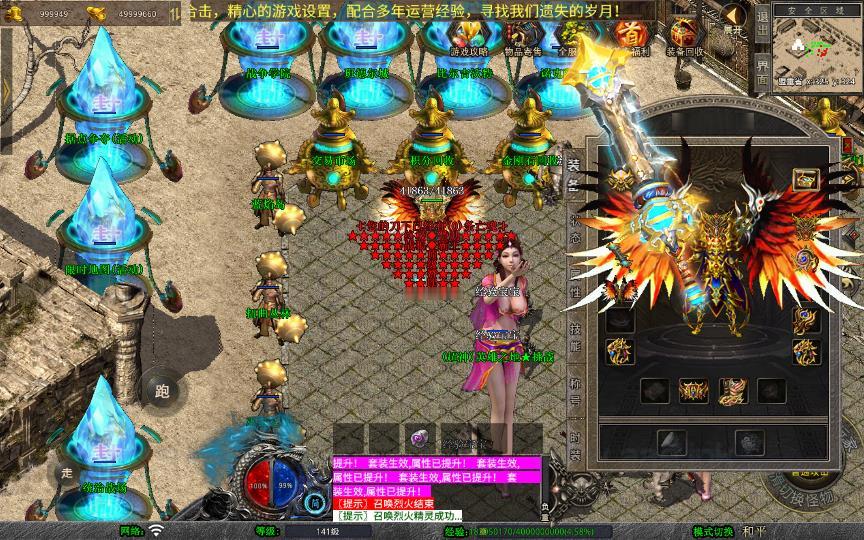Image resolution: width=864 pixels, height=540 pixels.
Task: Click the 展开 expand arrow button
Action: 734,20
